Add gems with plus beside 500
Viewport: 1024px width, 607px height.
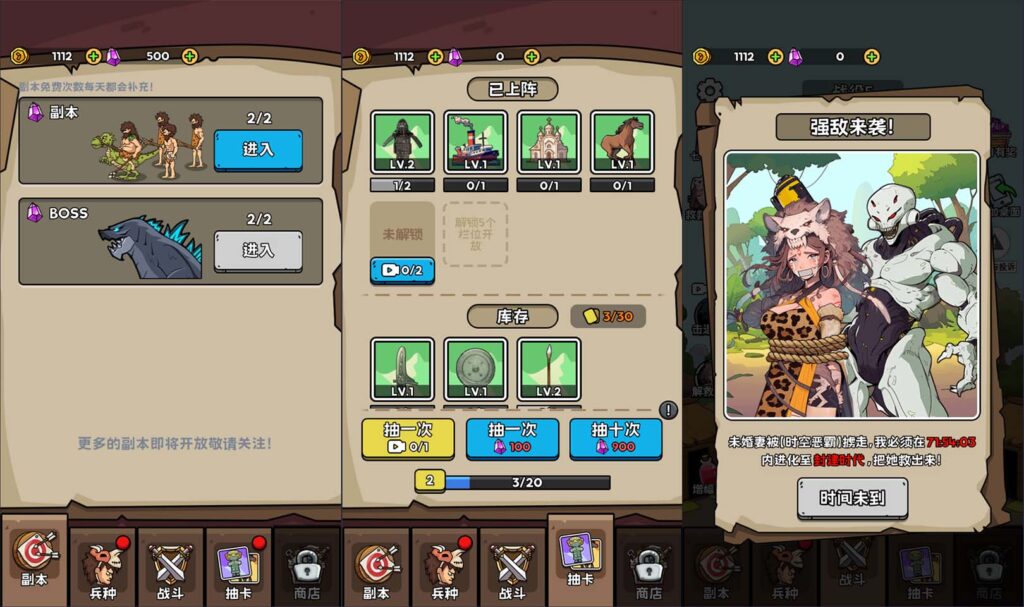click(x=190, y=56)
